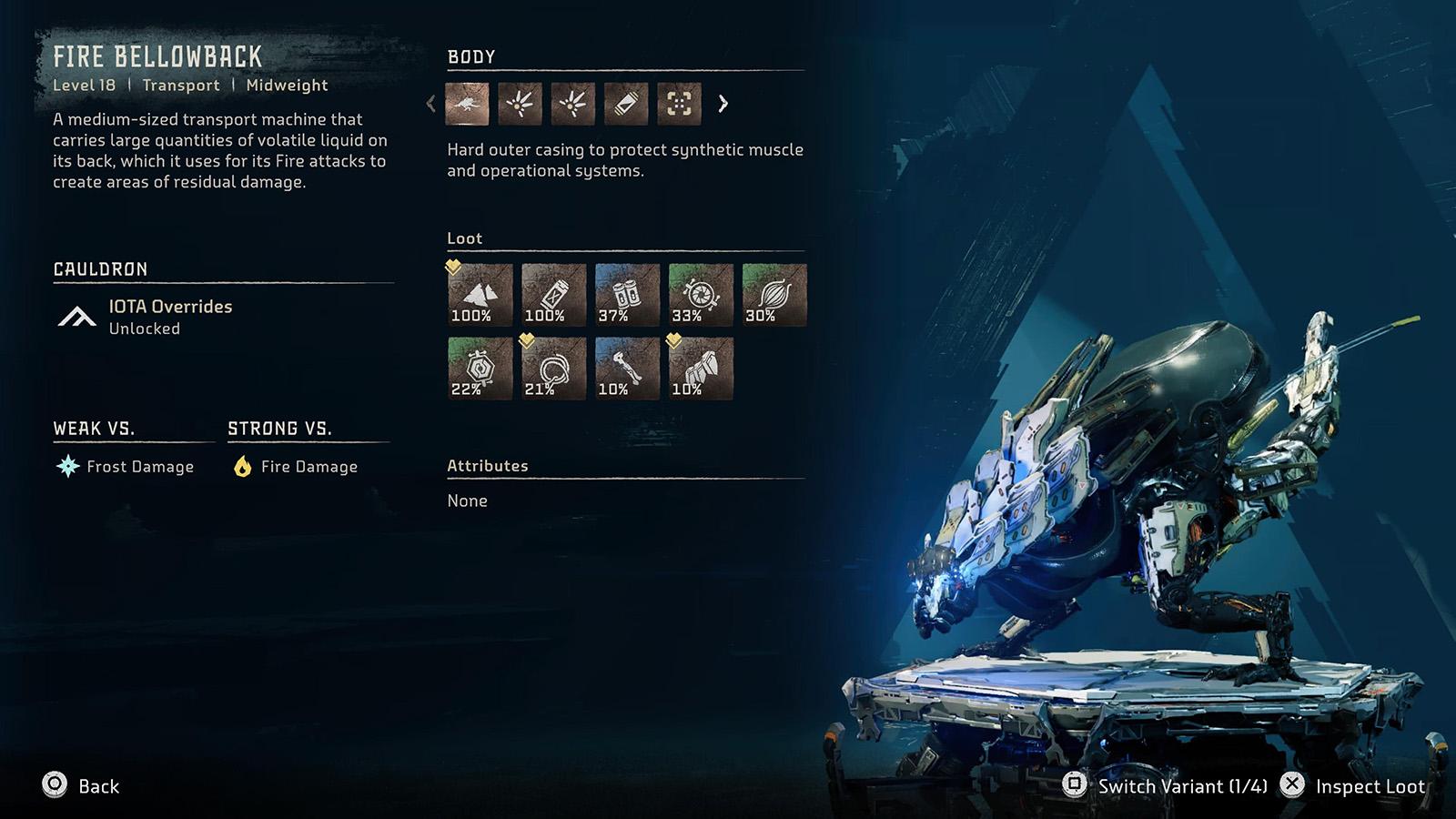
Task: Select the hexagonal core loot at 22%
Action: (480, 369)
